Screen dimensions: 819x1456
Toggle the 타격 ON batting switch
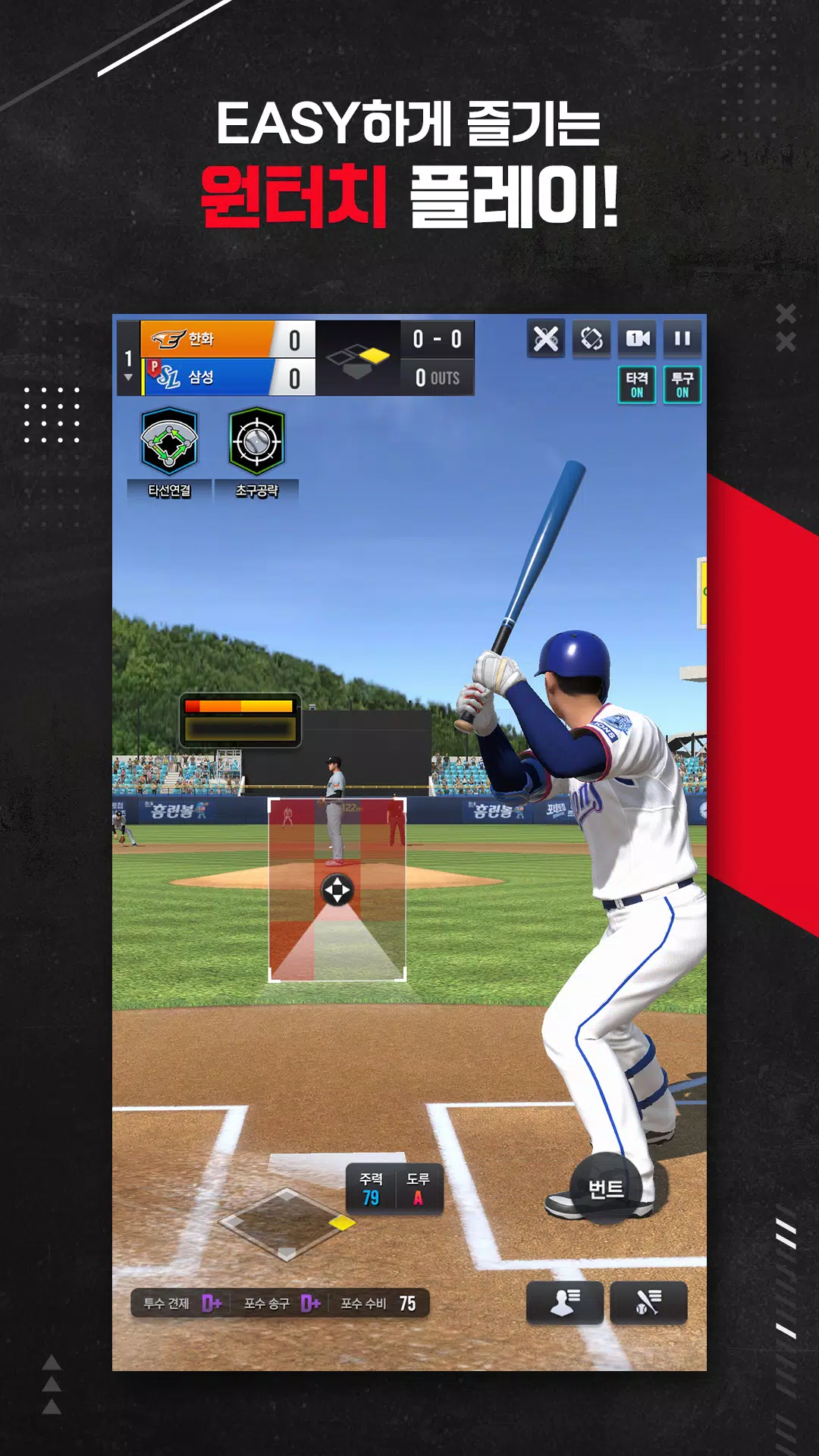coord(637,384)
